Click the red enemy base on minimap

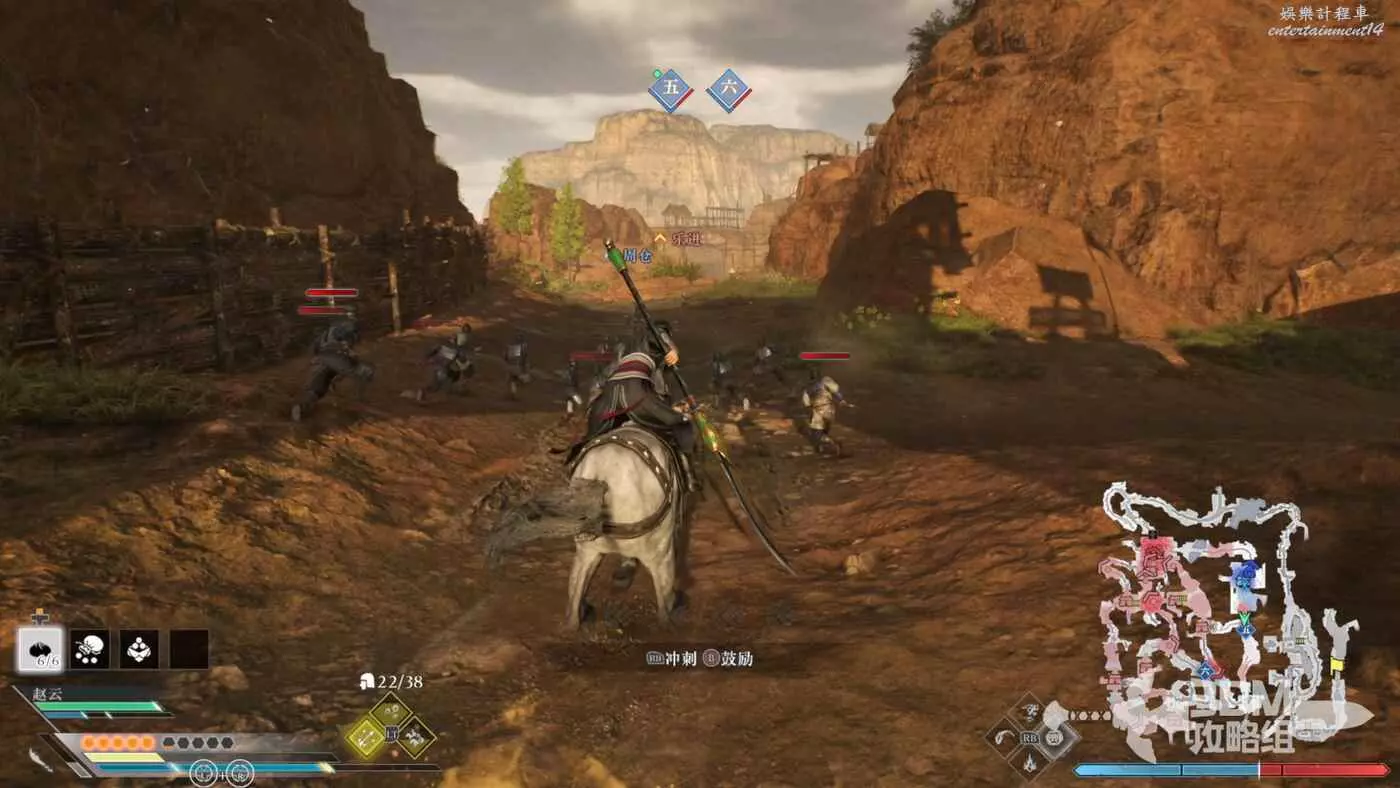point(1157,550)
